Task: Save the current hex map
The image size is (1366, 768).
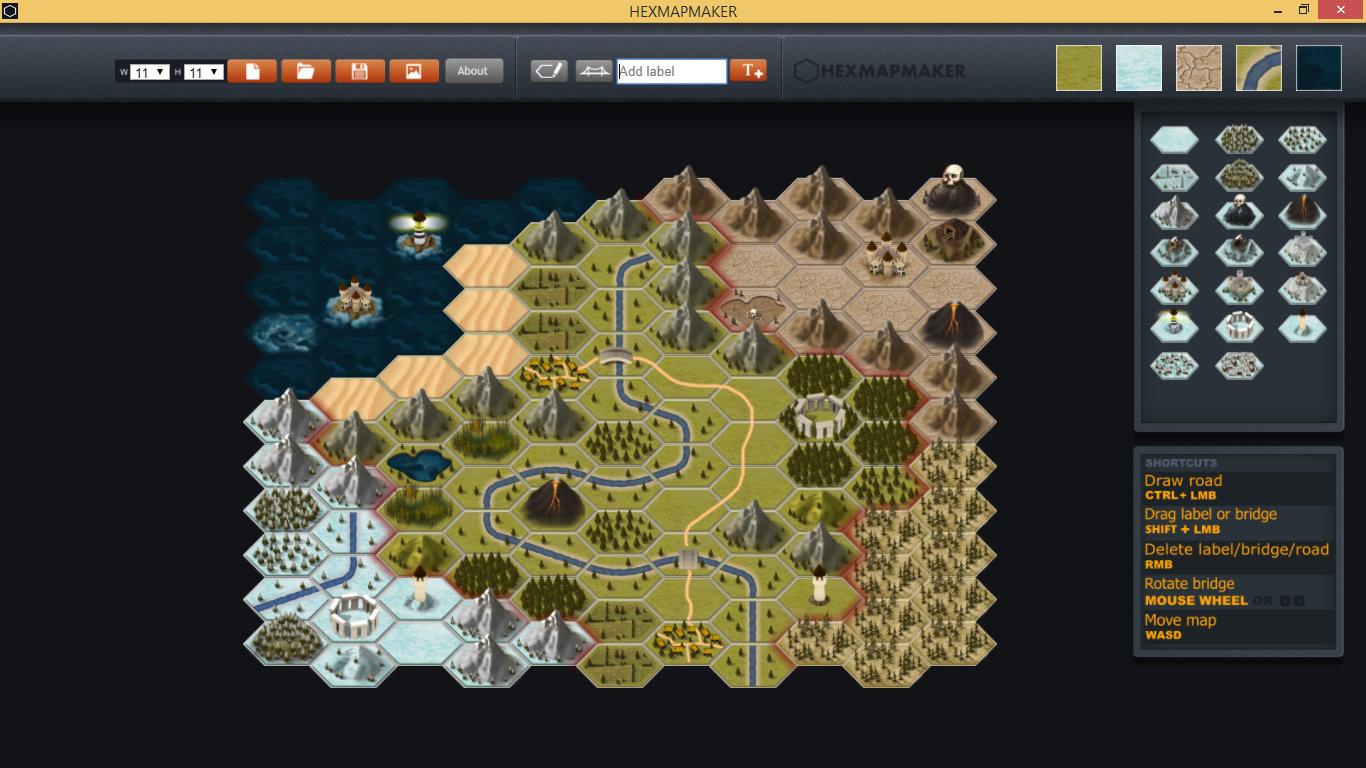Action: (x=359, y=70)
